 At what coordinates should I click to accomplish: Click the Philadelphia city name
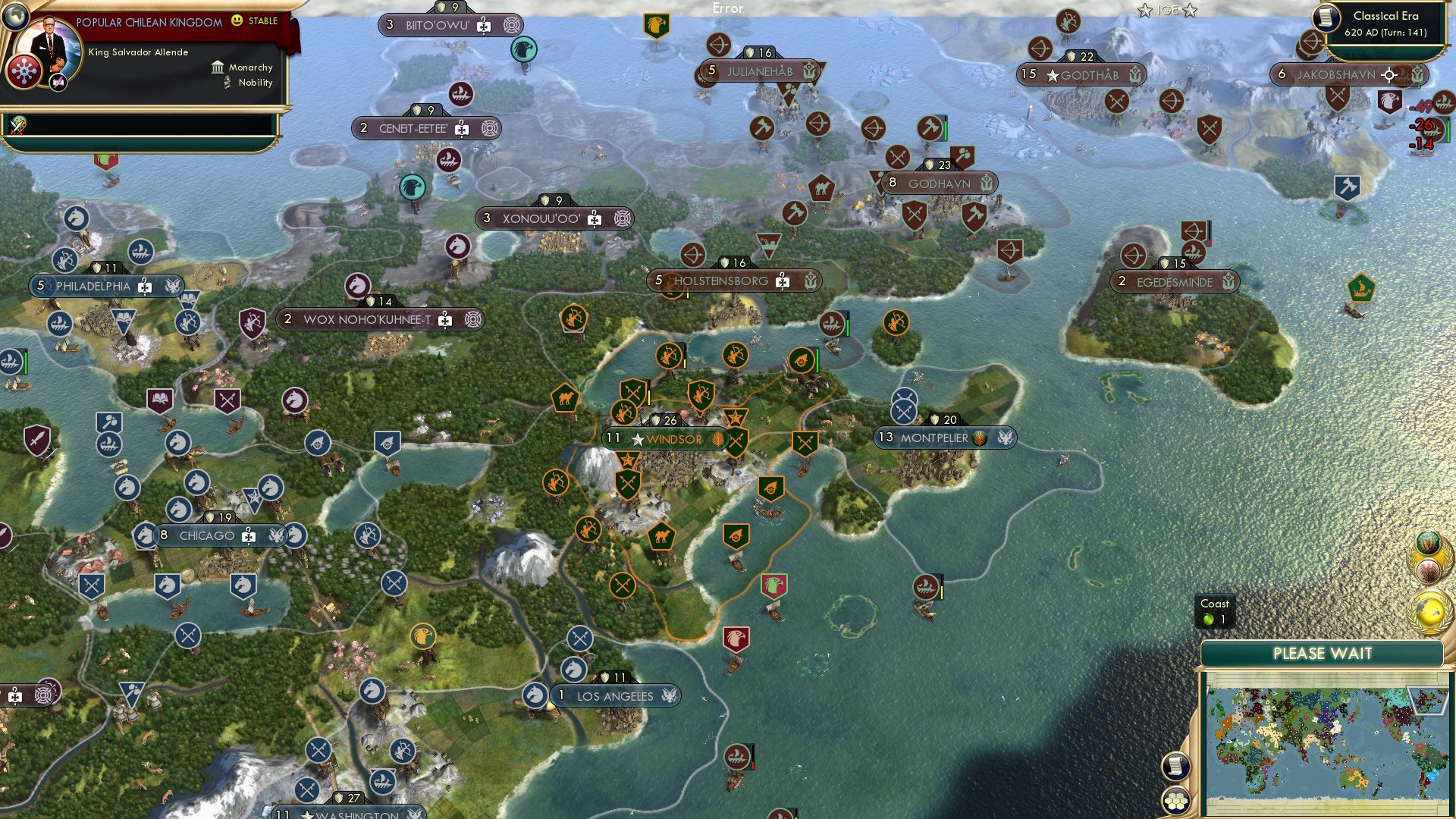(93, 287)
